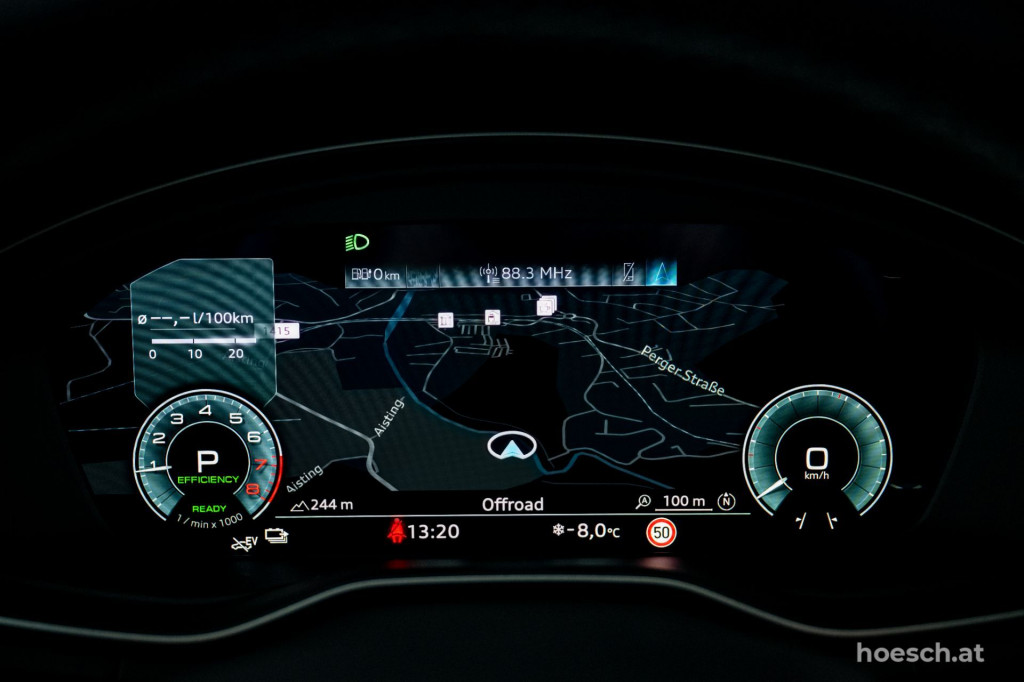
Task: Click the navigation arrow icon in top bar
Action: point(660,272)
